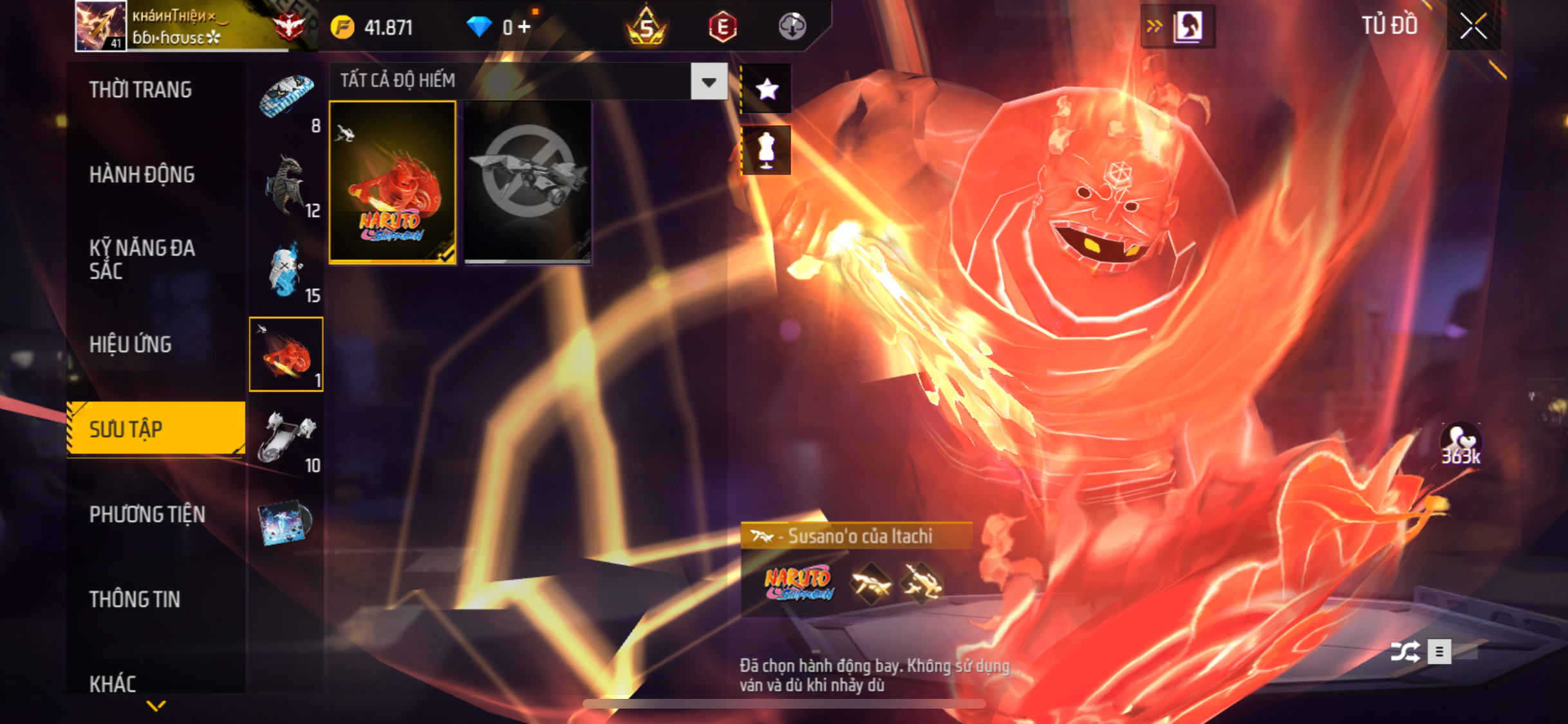Open the Tất Cả Độ Hiếm dropdown
The image size is (1568, 724).
point(709,82)
